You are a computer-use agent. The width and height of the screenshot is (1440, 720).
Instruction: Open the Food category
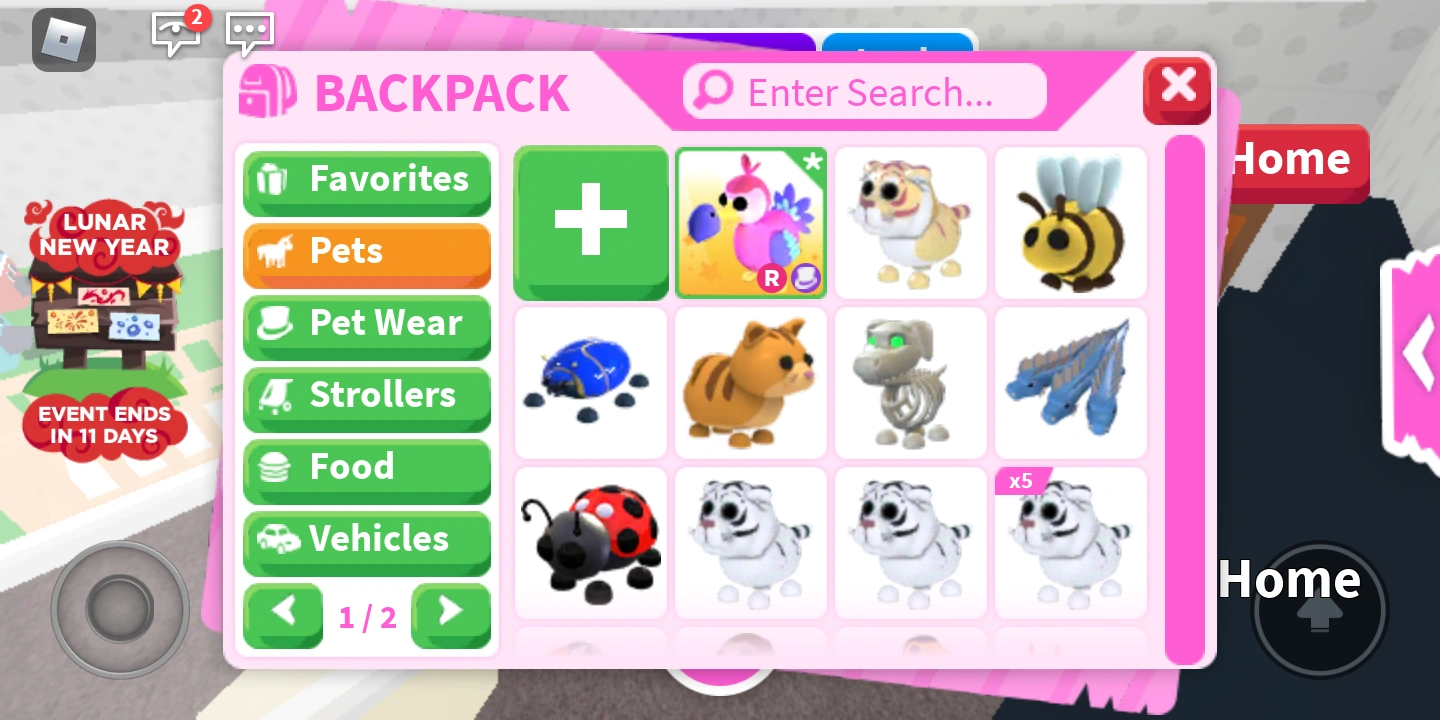coord(366,467)
